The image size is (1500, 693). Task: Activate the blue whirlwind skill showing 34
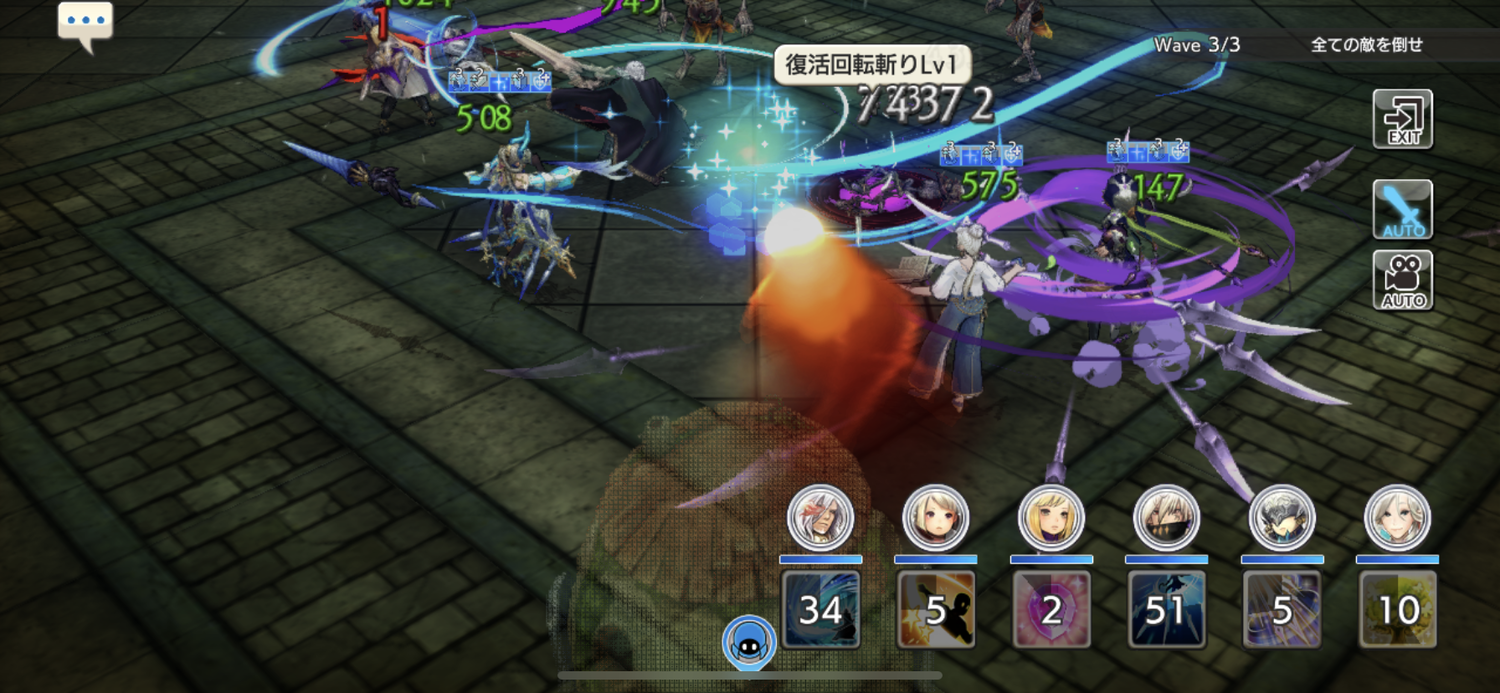[820, 609]
